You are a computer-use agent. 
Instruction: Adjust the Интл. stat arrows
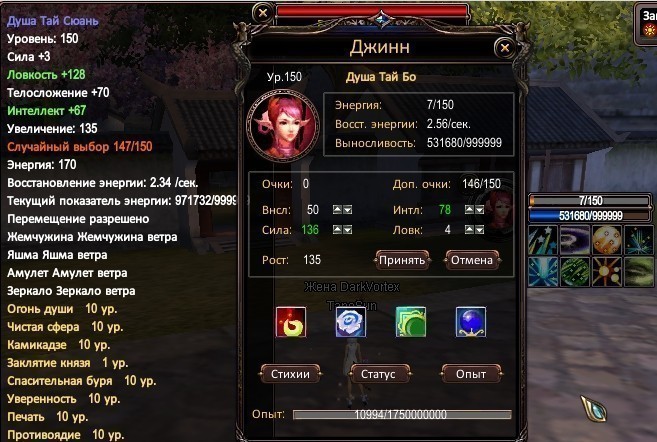[x=473, y=209]
